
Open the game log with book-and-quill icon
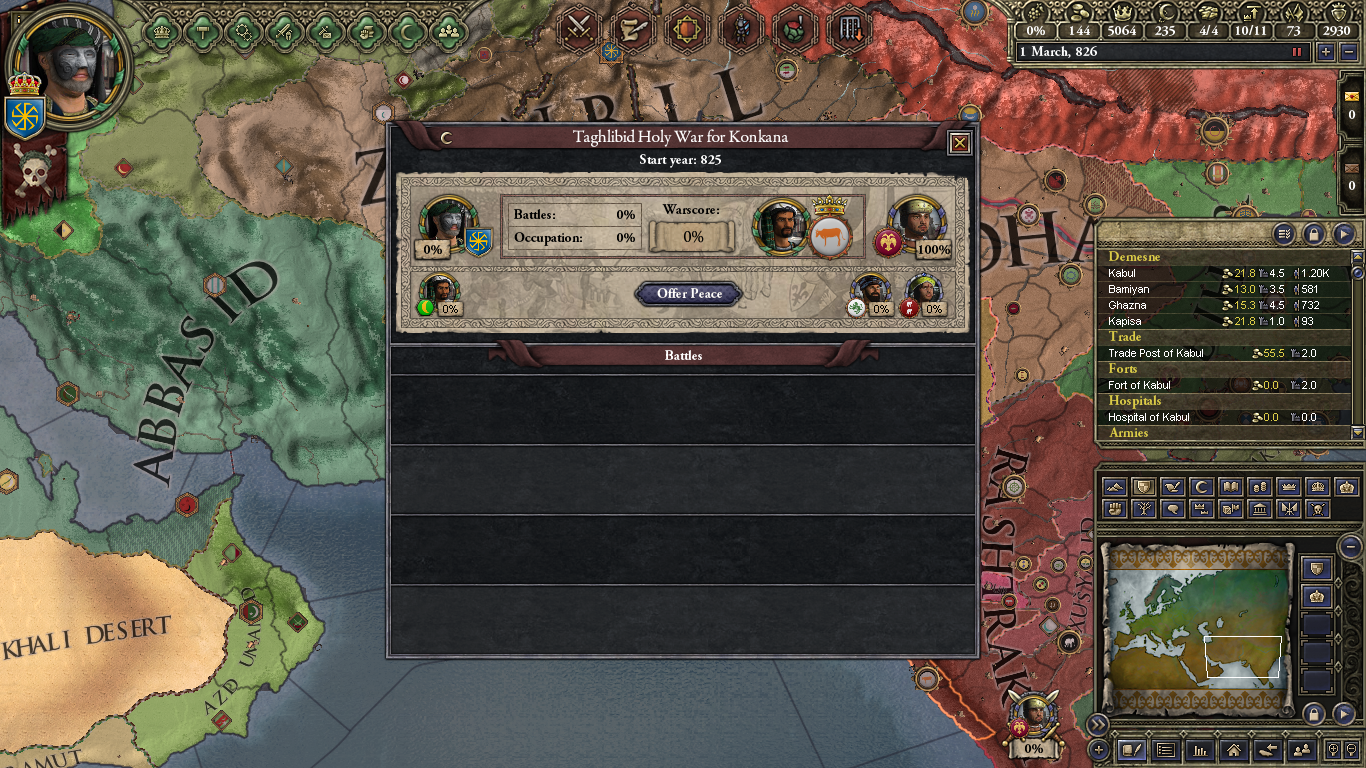click(x=1131, y=750)
